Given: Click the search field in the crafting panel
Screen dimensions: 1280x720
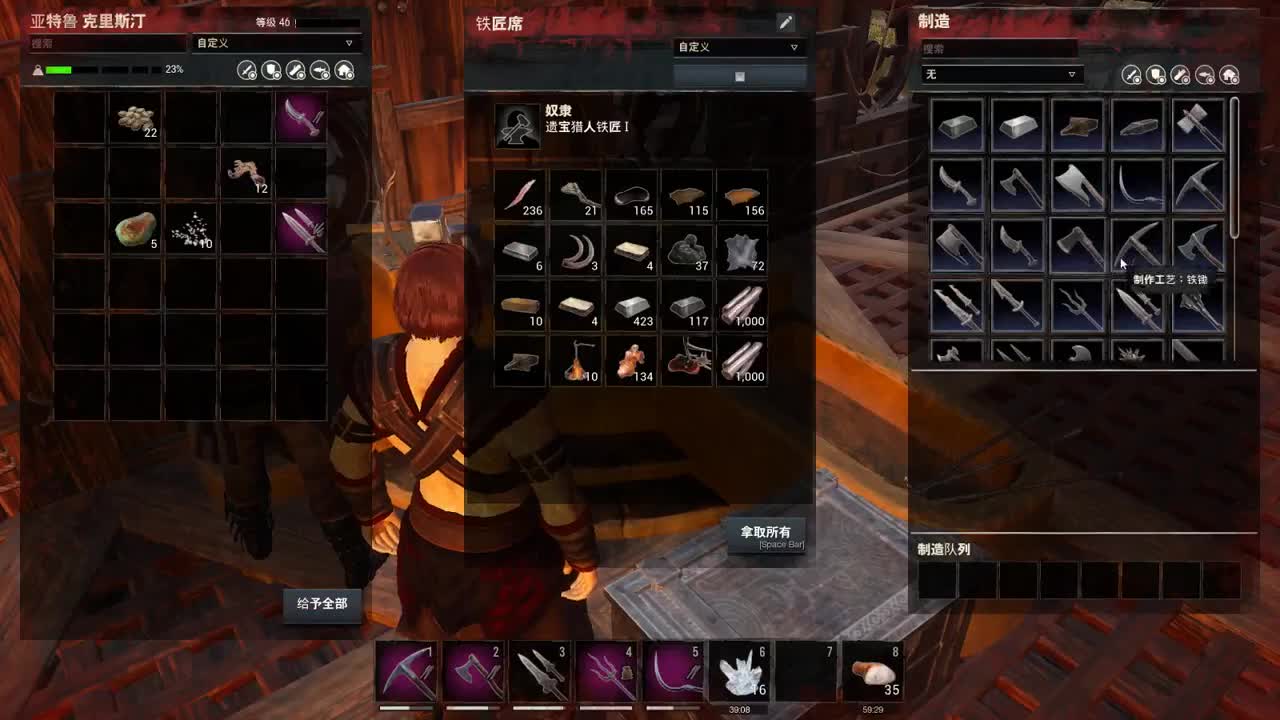Looking at the screenshot, I should point(1000,47).
